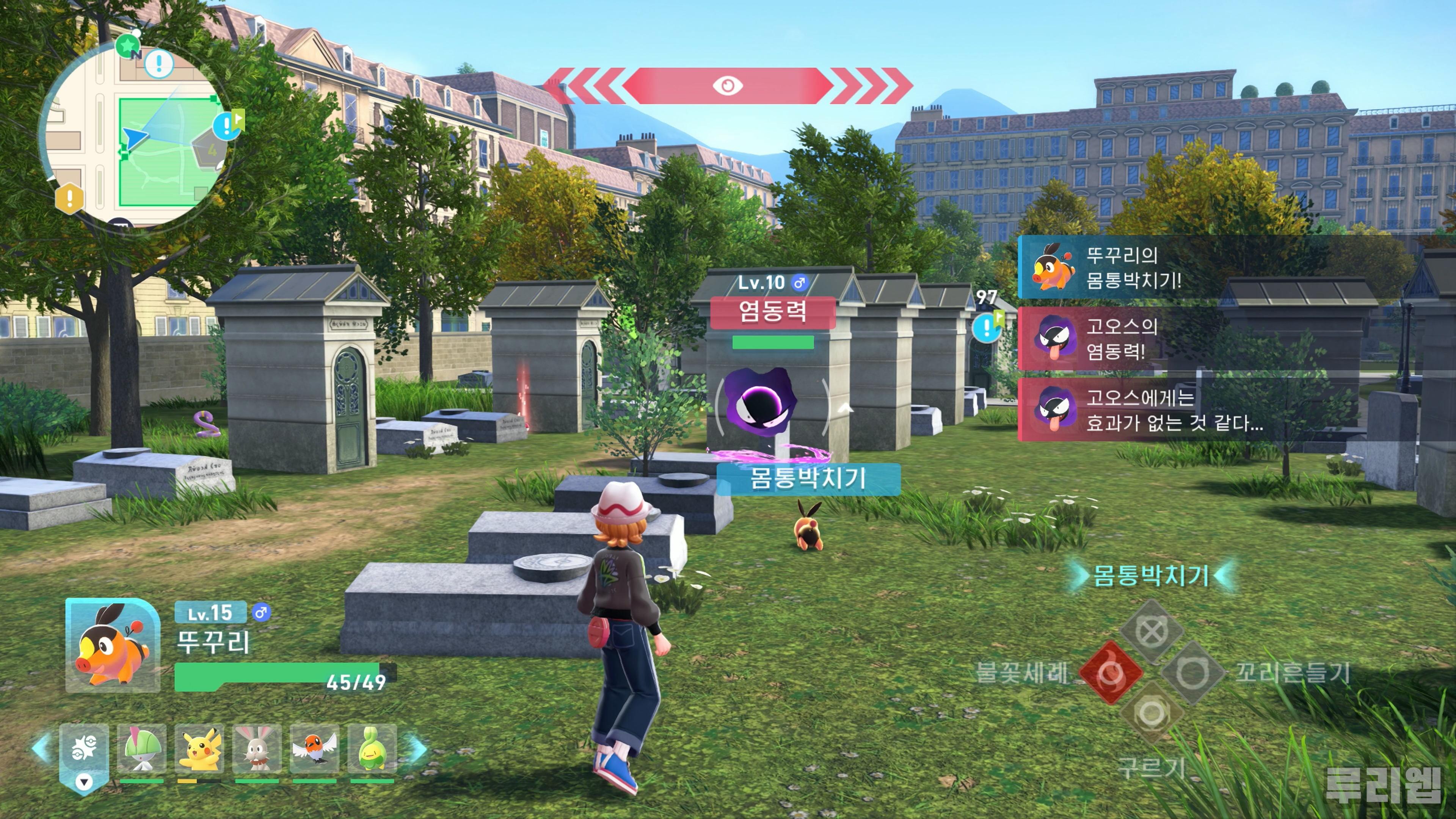Click the party bar's left arrow
The image size is (1456, 819).
[x=42, y=747]
